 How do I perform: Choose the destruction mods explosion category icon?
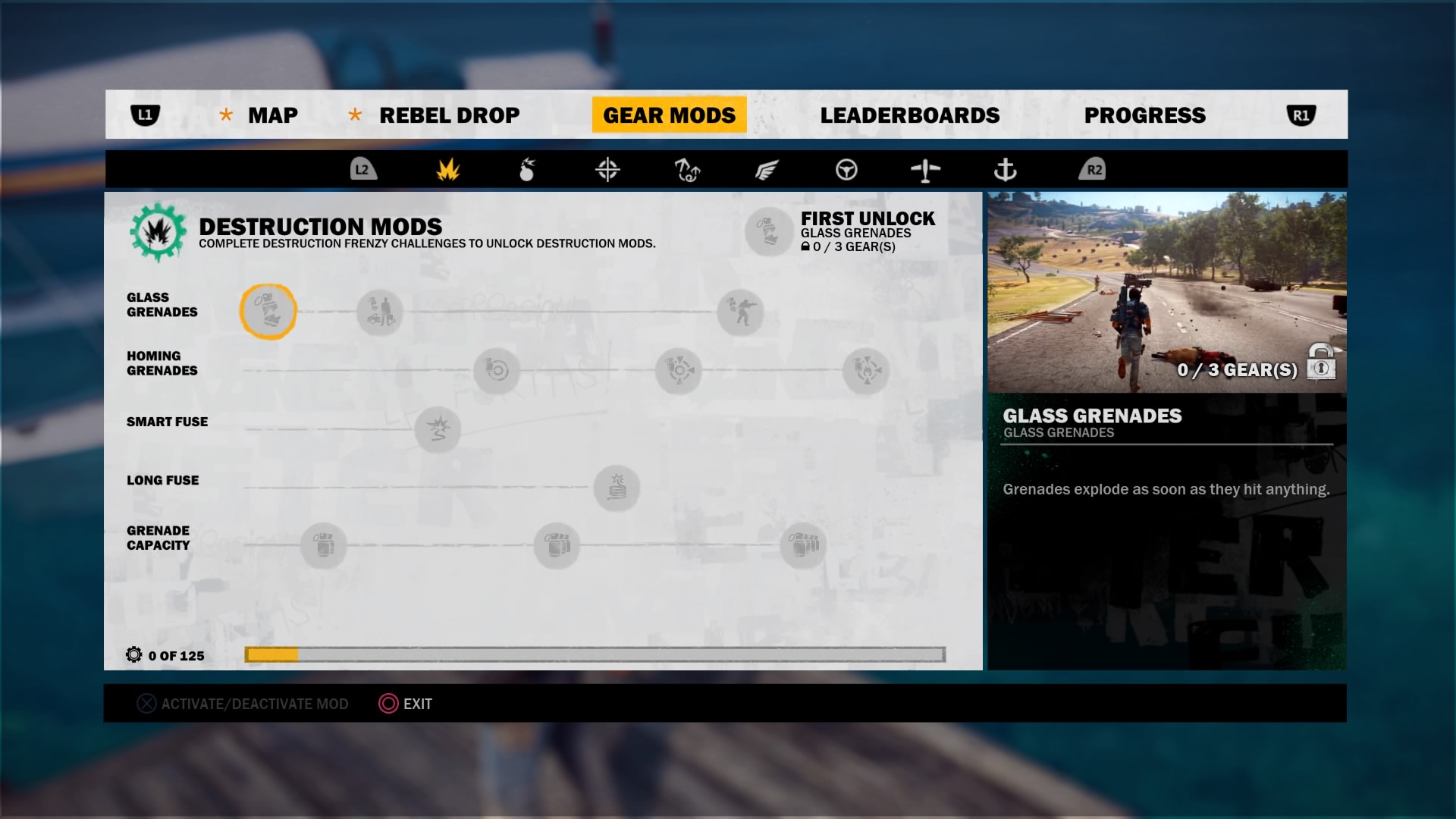(448, 170)
